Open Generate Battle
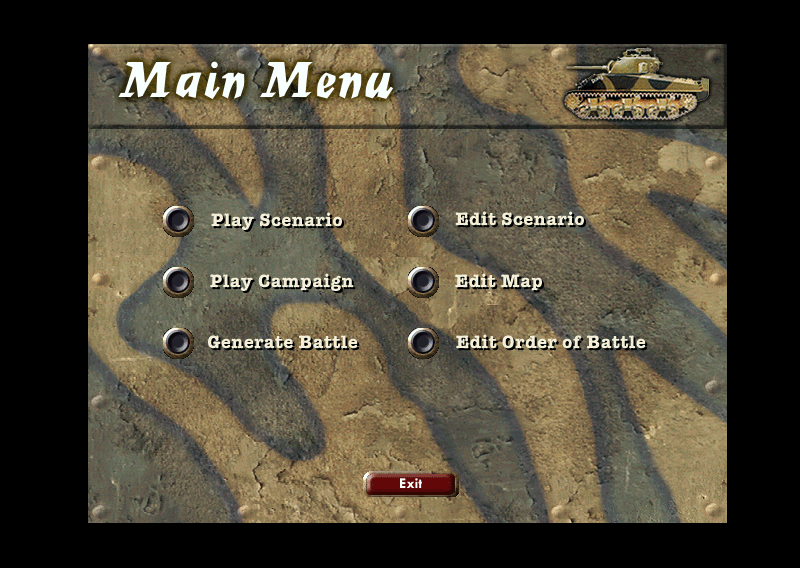Image resolution: width=800 pixels, height=568 pixels. (178, 342)
